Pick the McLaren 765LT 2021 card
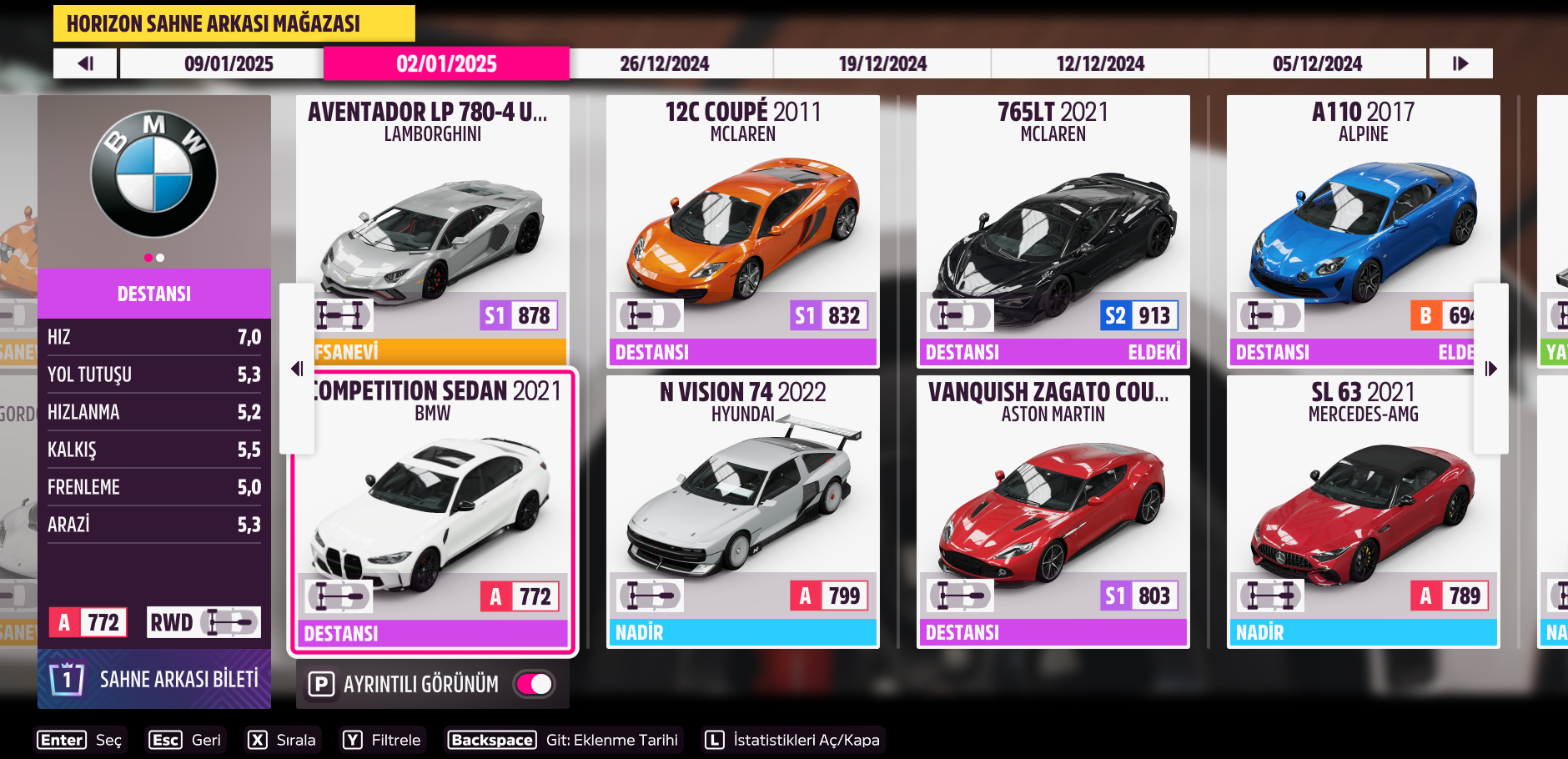Image resolution: width=1568 pixels, height=759 pixels. pos(1053,229)
